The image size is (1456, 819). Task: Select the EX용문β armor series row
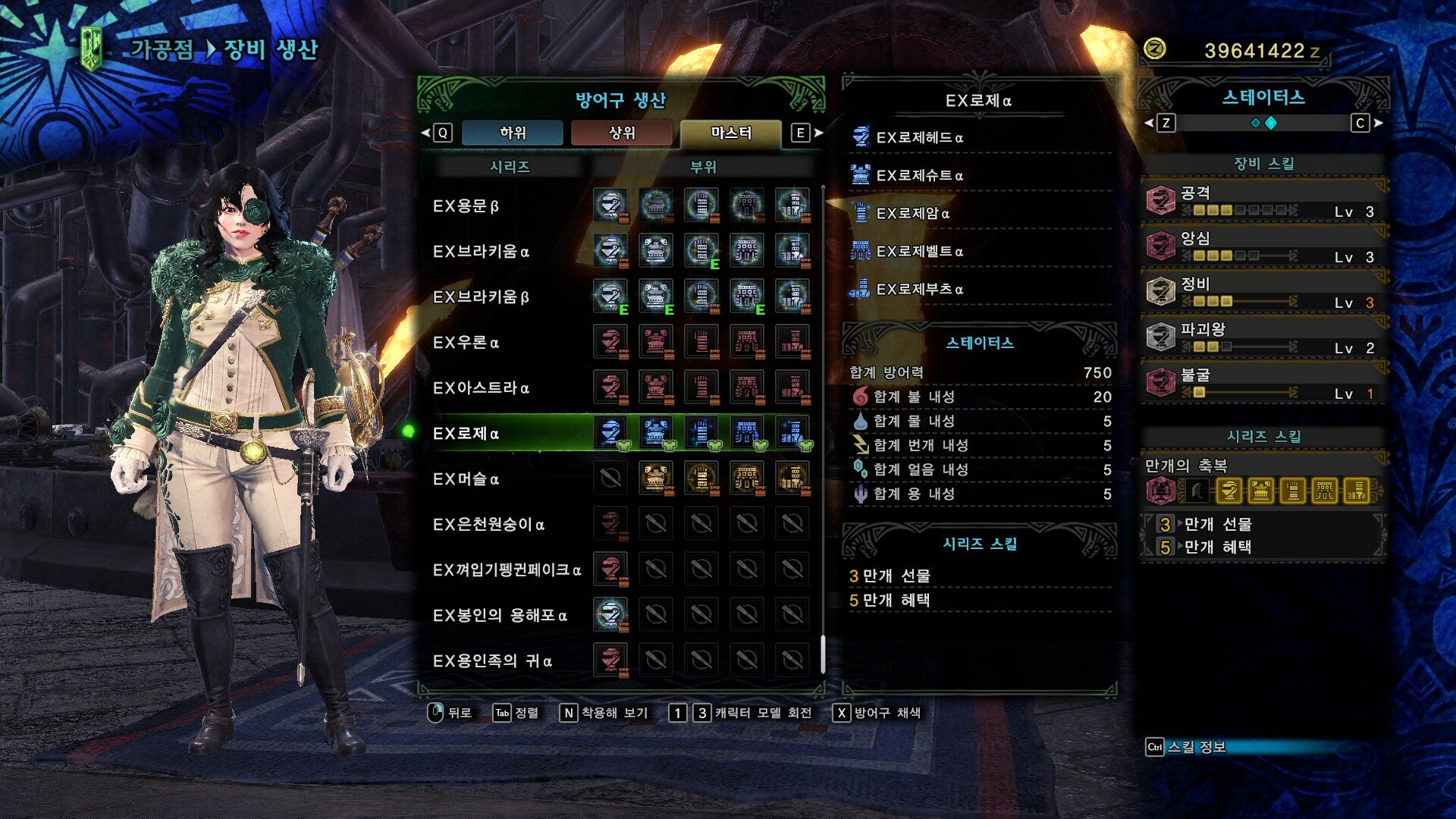click(x=466, y=206)
